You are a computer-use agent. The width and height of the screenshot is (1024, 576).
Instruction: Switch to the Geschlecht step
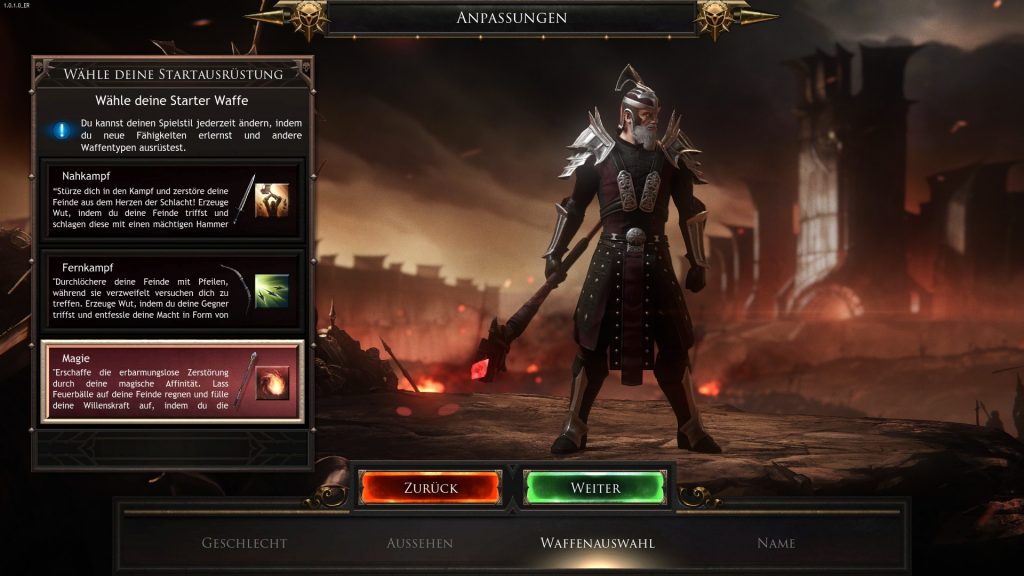(244, 543)
